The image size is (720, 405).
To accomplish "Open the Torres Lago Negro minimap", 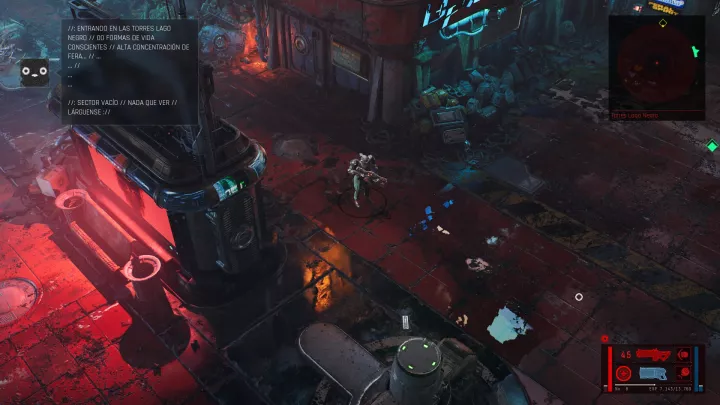I will point(657,62).
